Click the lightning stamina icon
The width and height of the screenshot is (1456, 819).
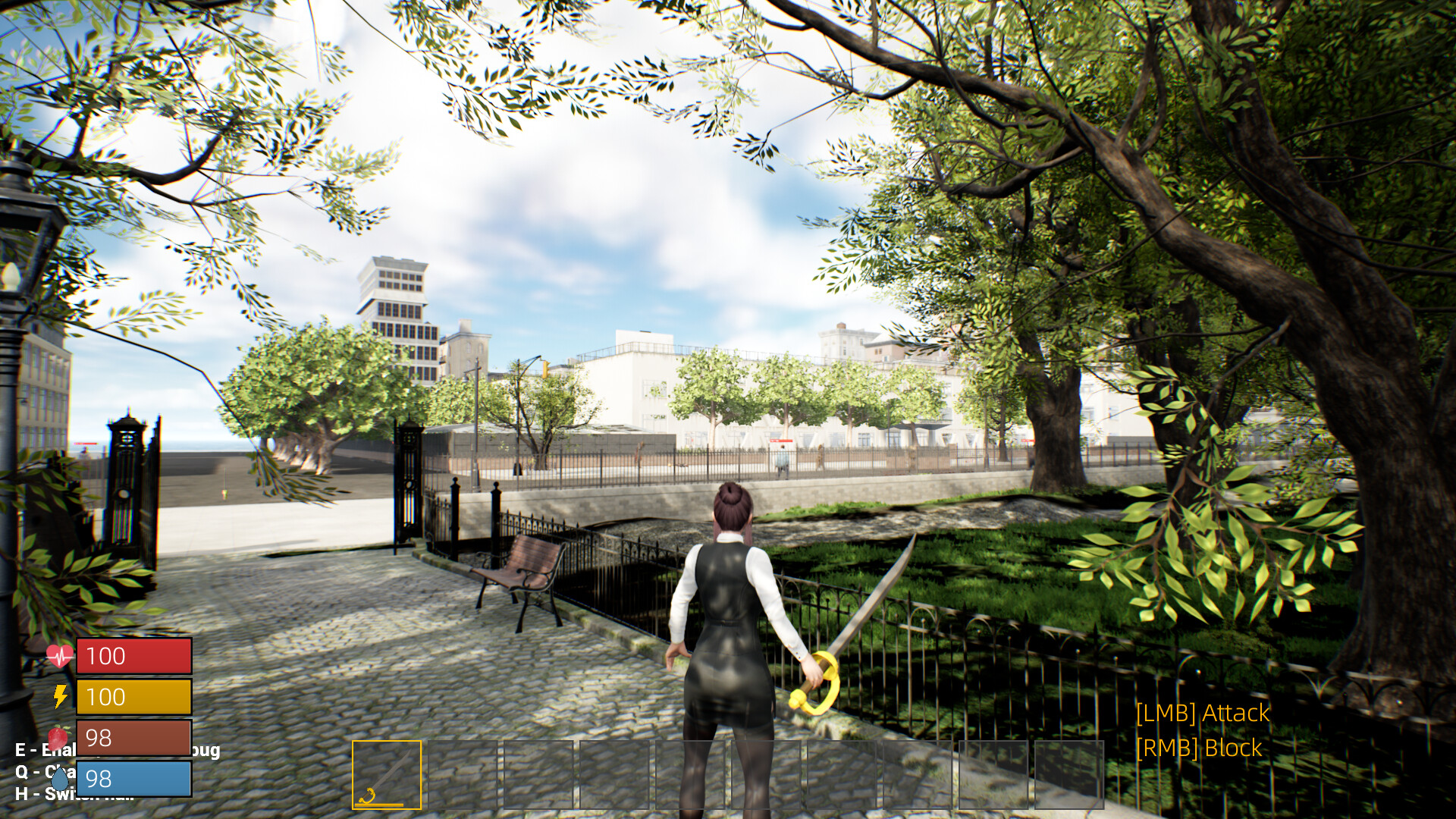click(x=62, y=696)
